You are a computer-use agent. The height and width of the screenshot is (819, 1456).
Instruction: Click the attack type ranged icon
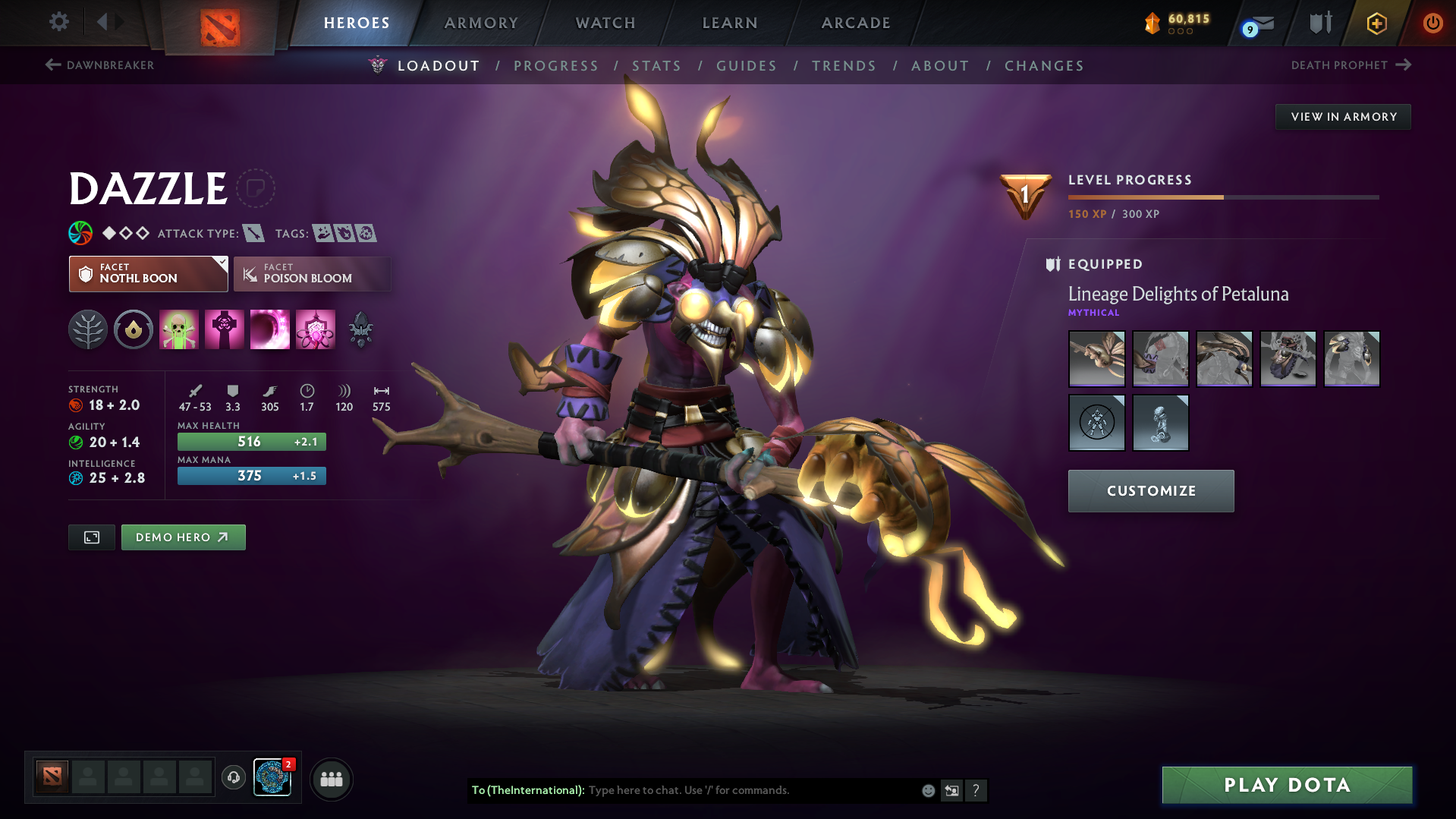click(x=252, y=233)
